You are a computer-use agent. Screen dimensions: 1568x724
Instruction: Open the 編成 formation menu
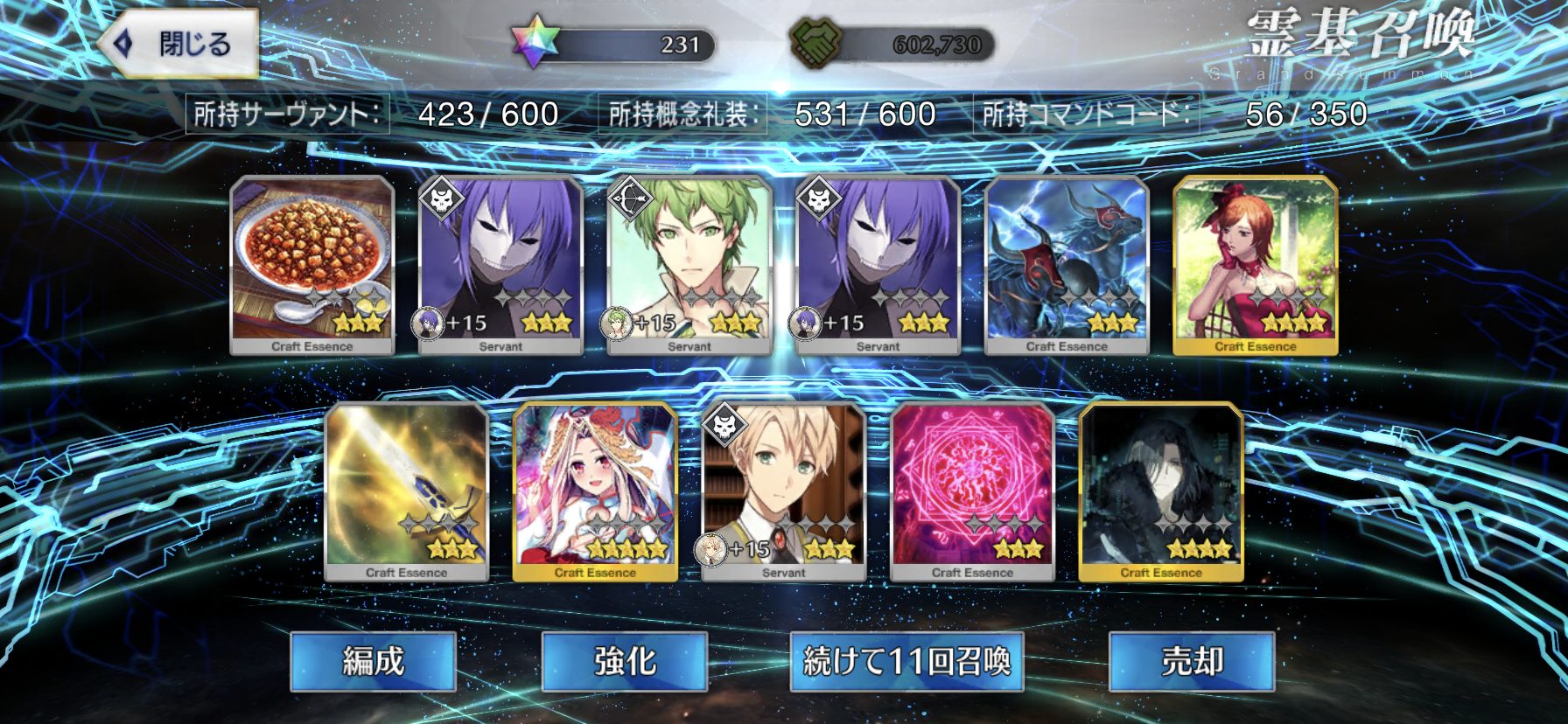pyautogui.click(x=373, y=662)
